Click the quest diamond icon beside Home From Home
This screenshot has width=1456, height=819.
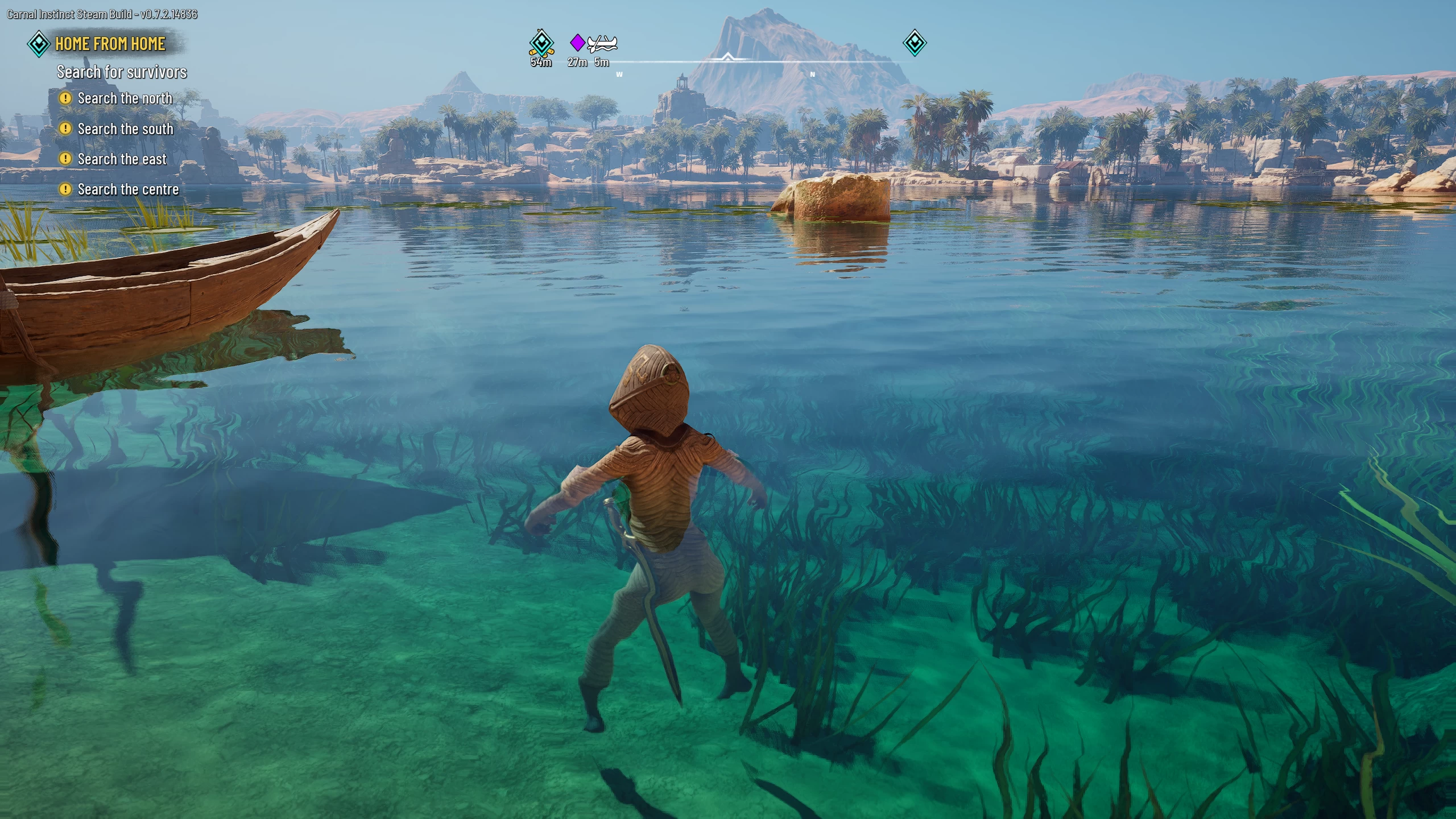(x=39, y=44)
